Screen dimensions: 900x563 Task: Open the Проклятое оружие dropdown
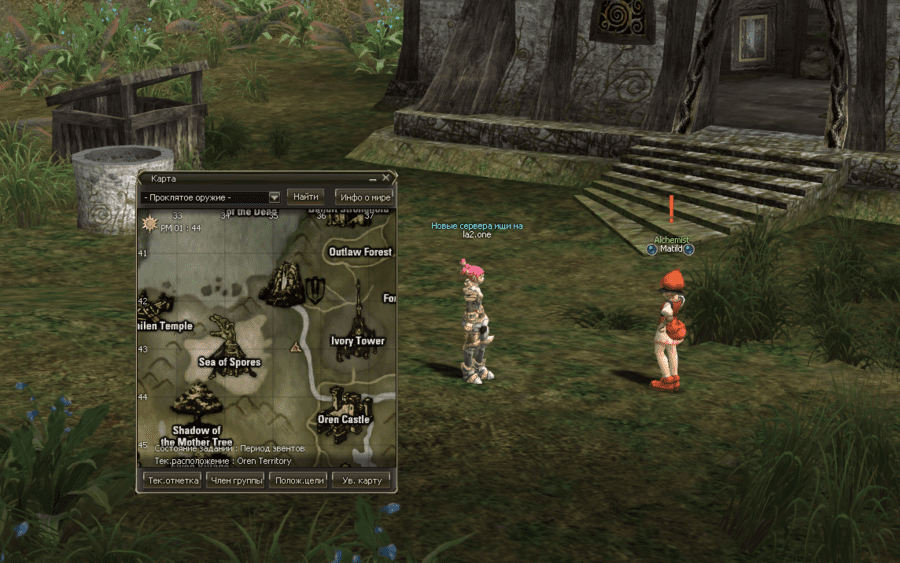coord(274,198)
